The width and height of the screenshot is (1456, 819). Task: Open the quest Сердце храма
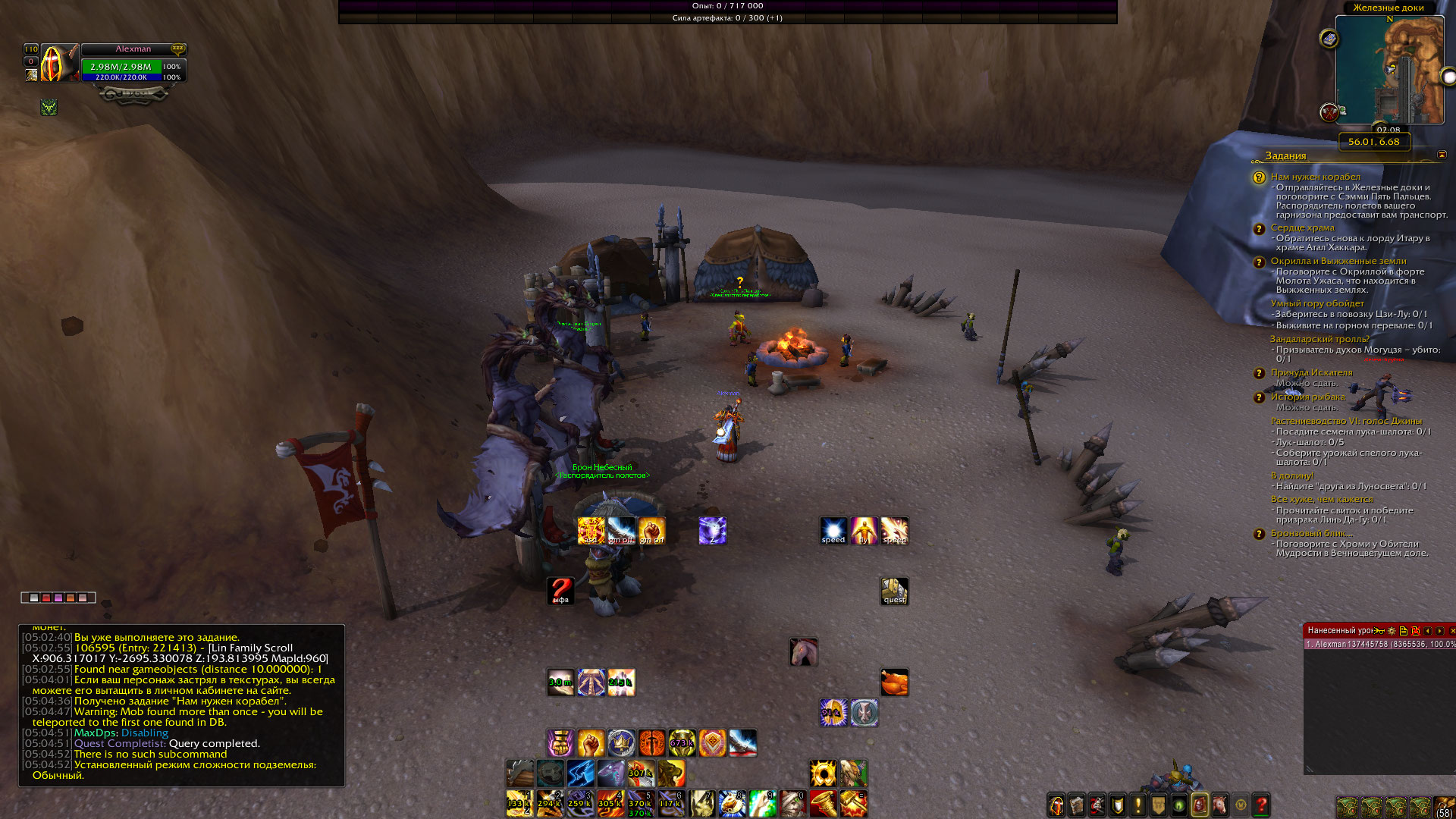[1302, 227]
